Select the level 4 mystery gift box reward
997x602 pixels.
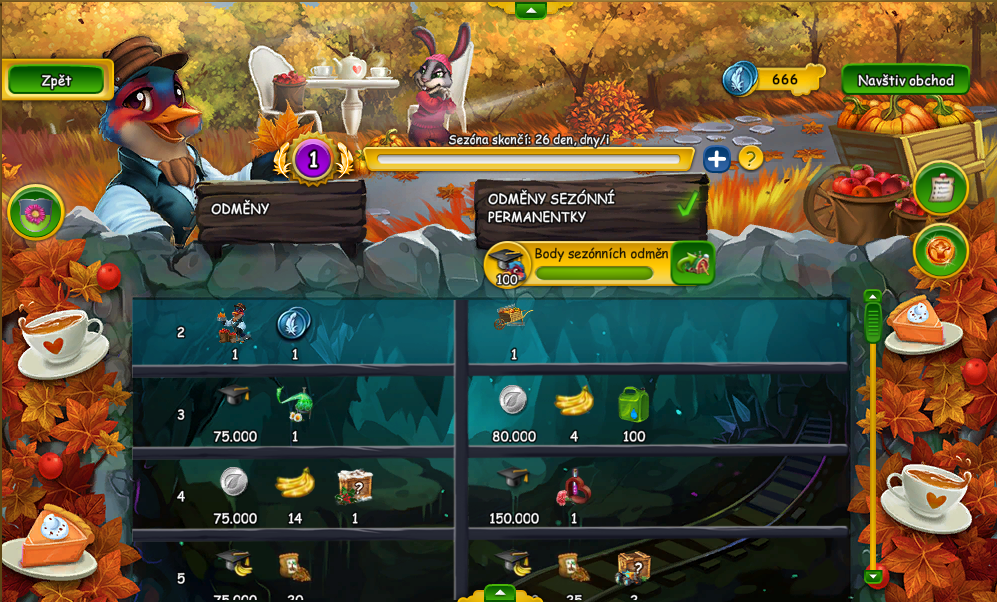pyautogui.click(x=354, y=486)
